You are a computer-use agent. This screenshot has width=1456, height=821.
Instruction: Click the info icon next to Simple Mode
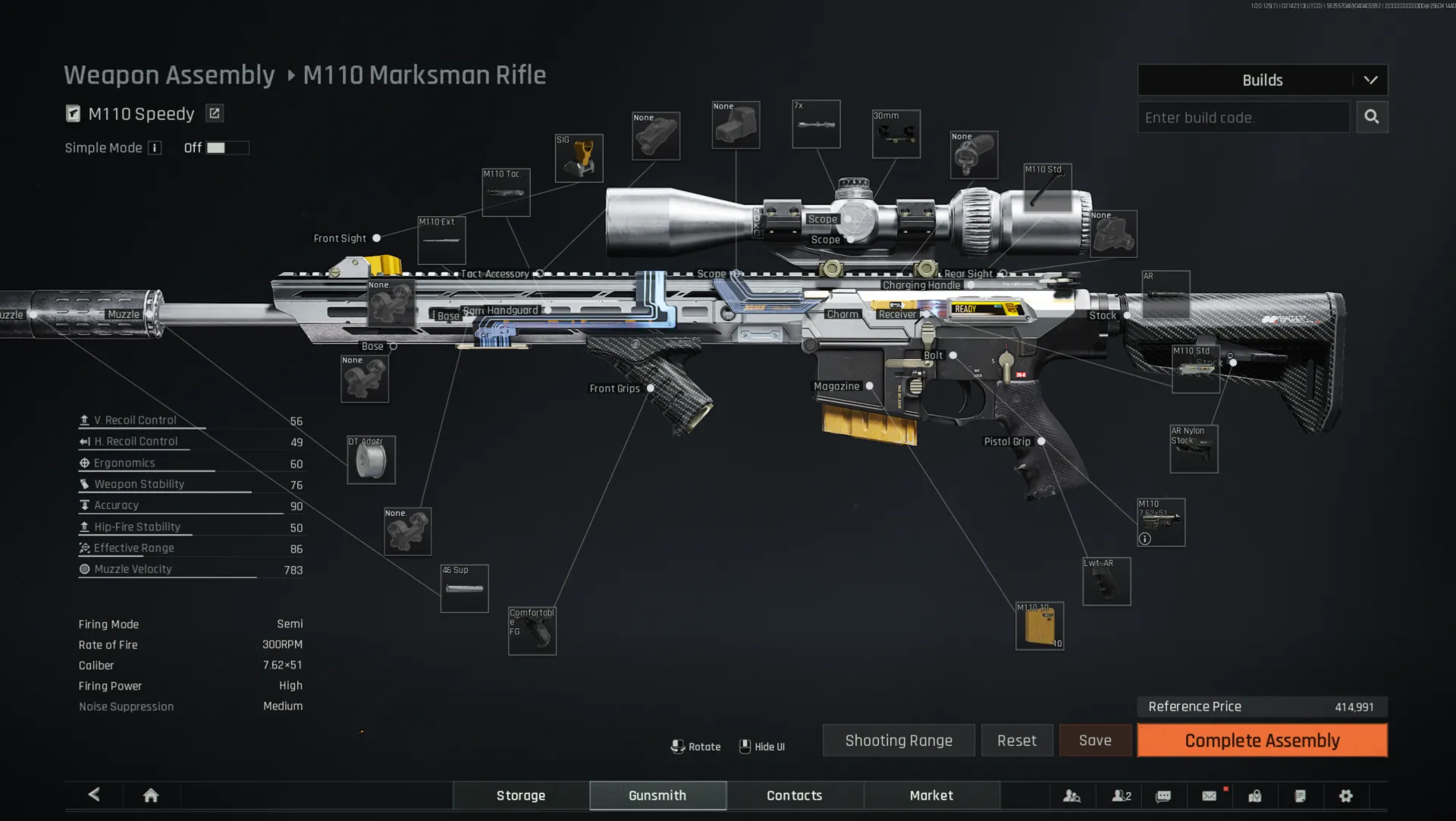pos(156,148)
